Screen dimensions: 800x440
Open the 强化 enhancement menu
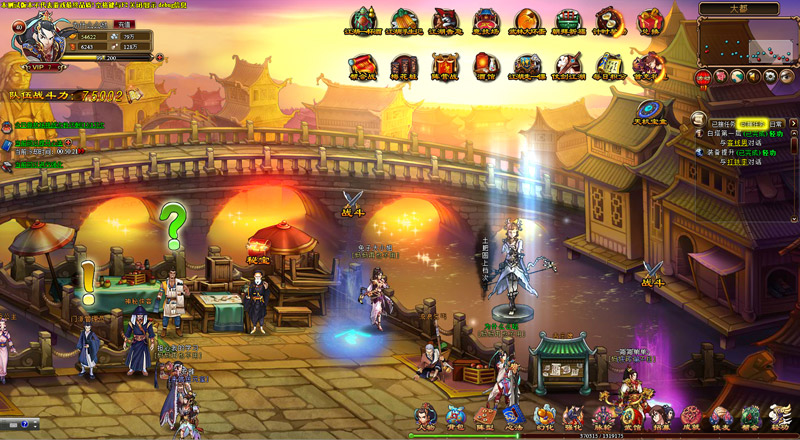[574, 417]
